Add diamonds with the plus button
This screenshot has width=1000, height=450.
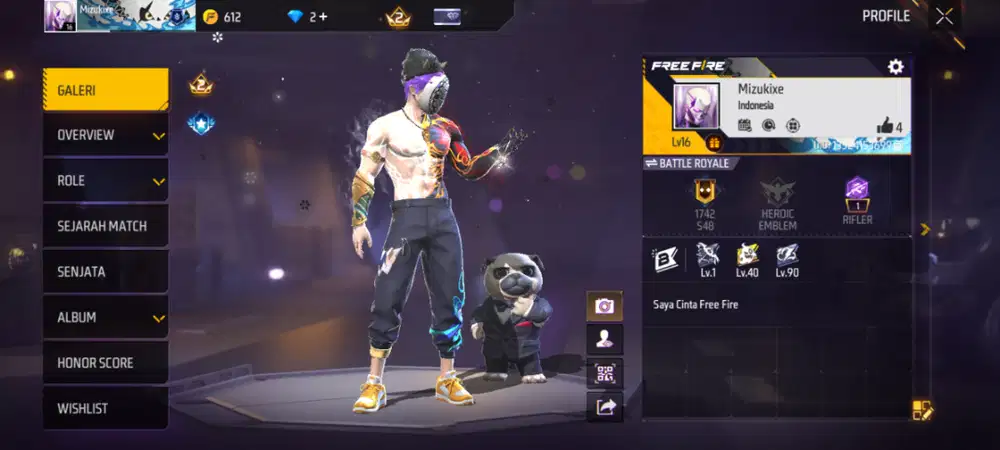(322, 17)
